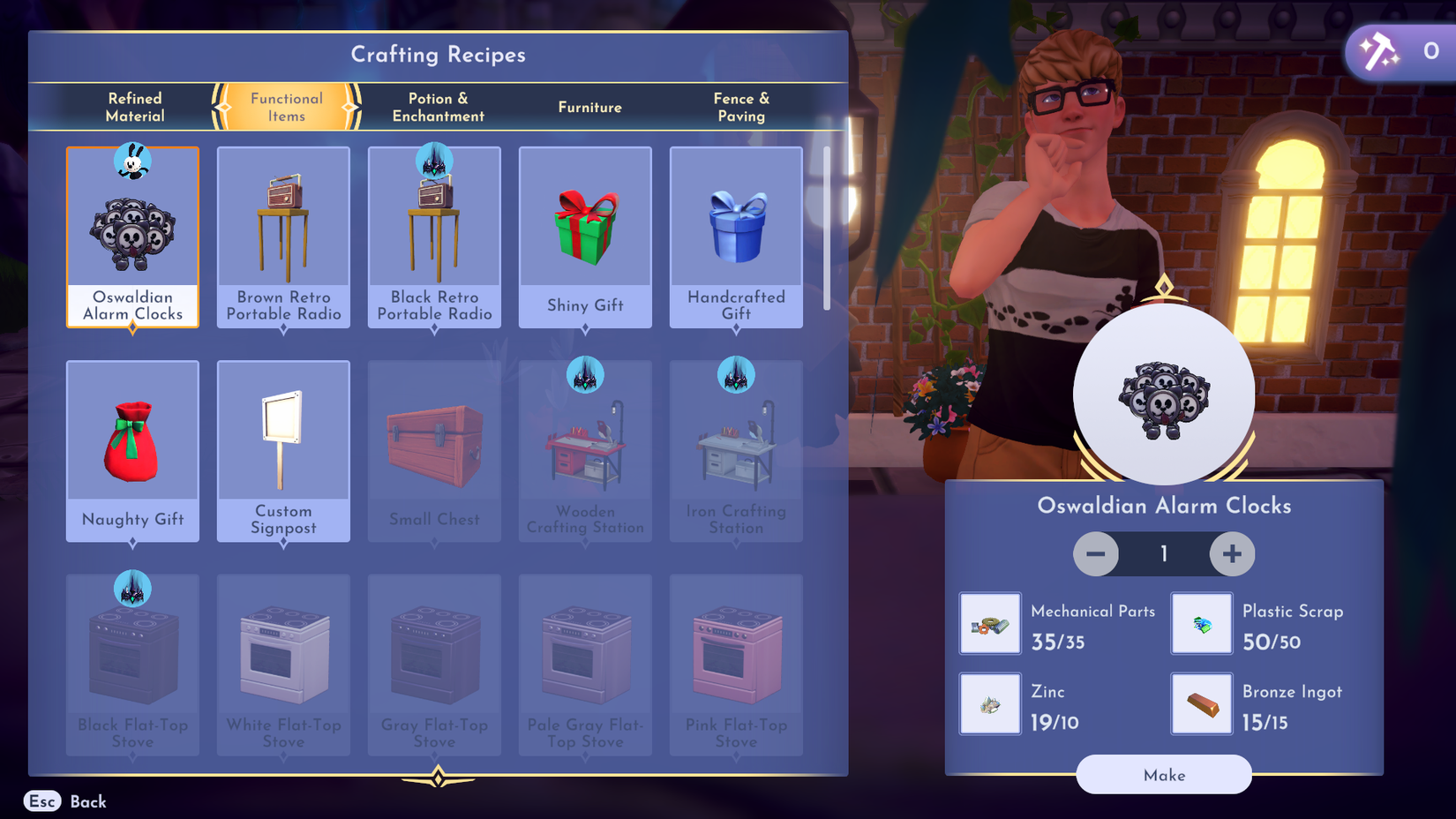The height and width of the screenshot is (819, 1456).
Task: Select the Zinc ingredient icon
Action: click(x=989, y=703)
